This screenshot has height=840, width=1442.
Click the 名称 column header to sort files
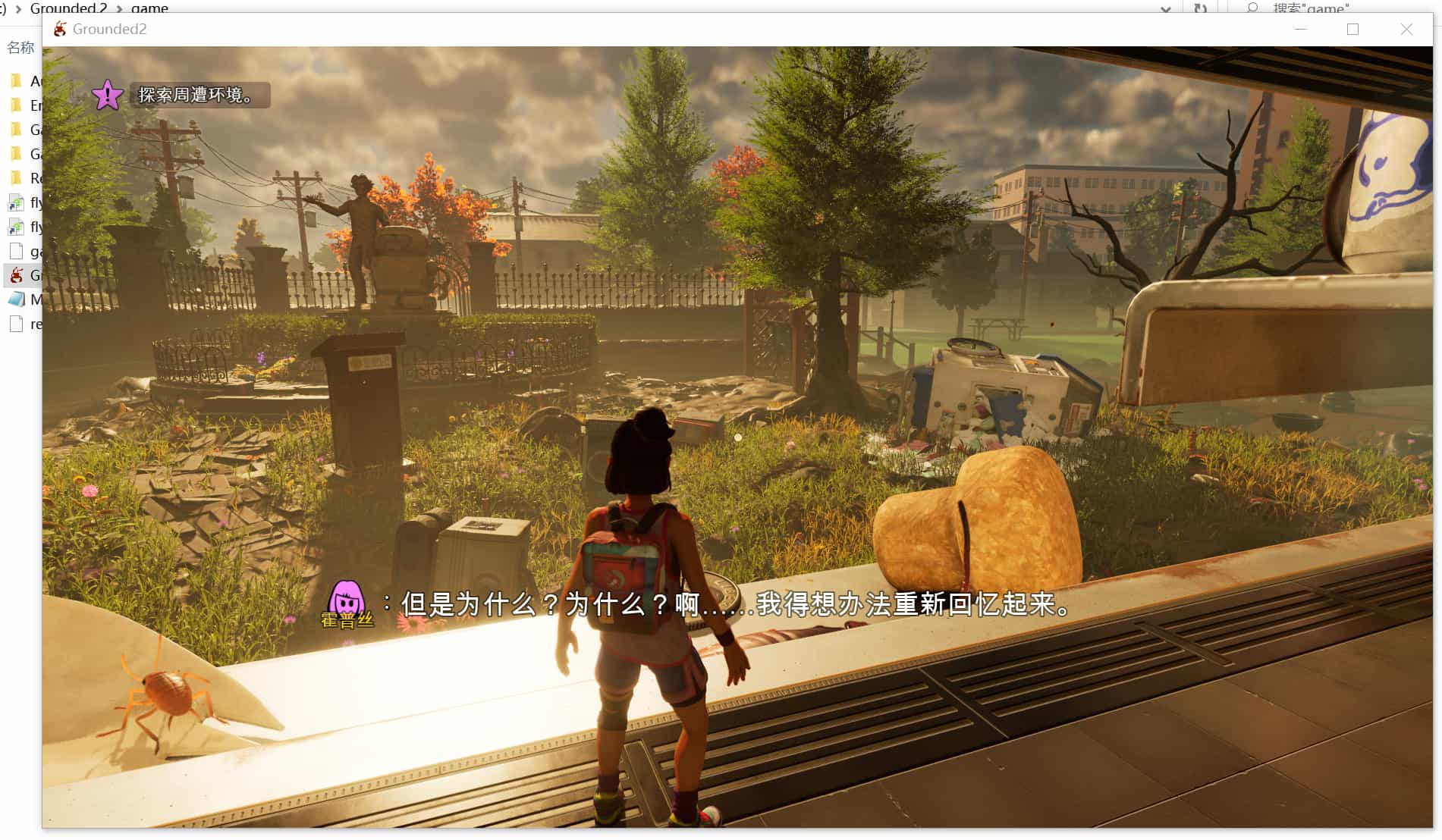(x=20, y=48)
